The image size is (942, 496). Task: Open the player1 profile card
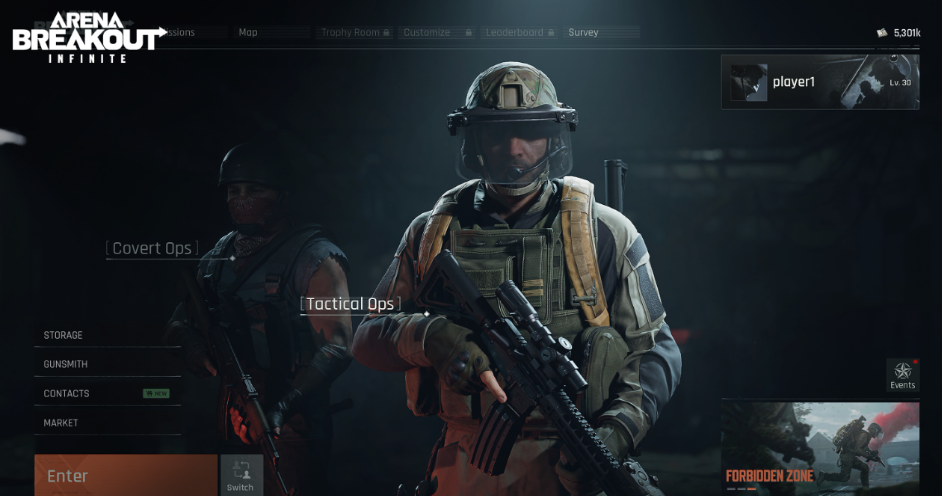point(820,82)
